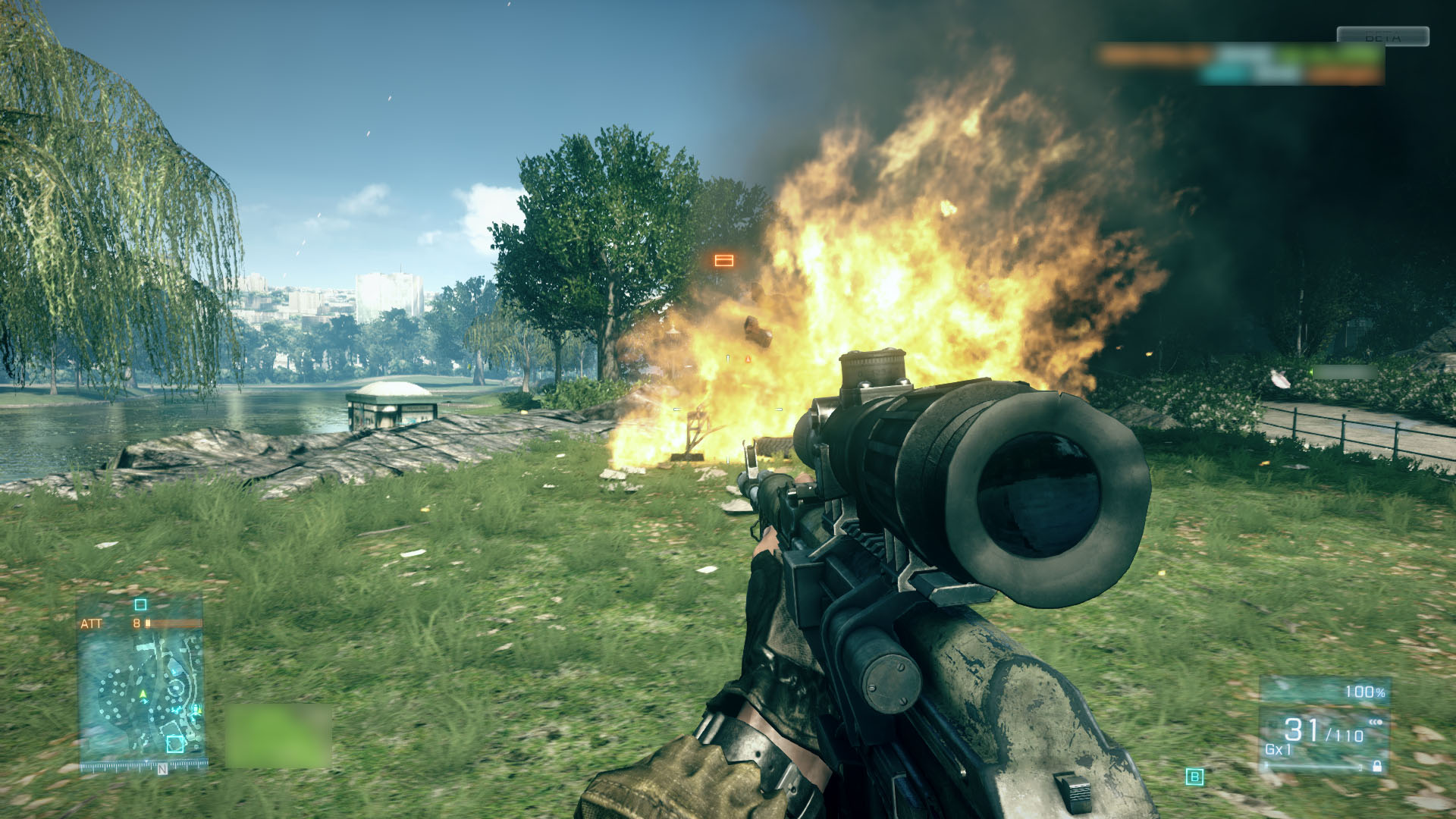1456x819 pixels.
Task: Click the BETA badge
Action: 1382,36
